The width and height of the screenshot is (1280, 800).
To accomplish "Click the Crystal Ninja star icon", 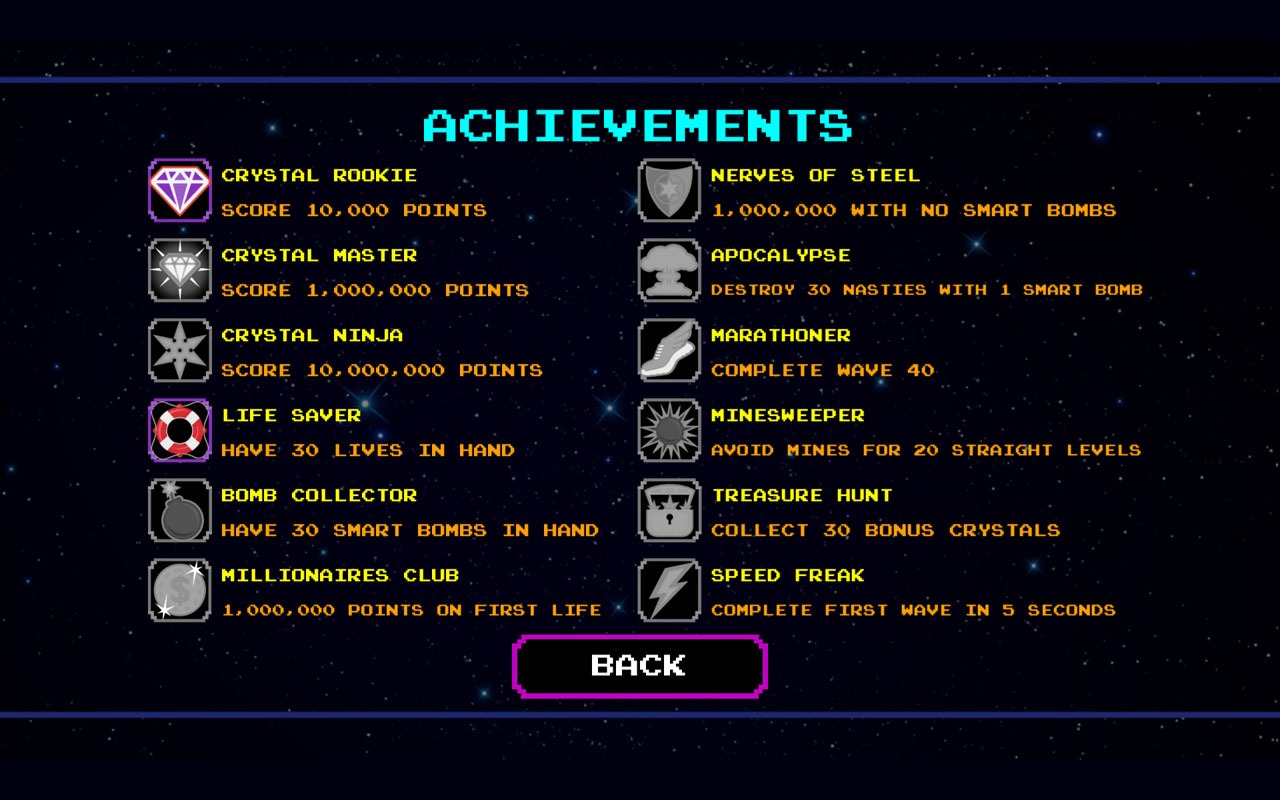I will [x=179, y=350].
